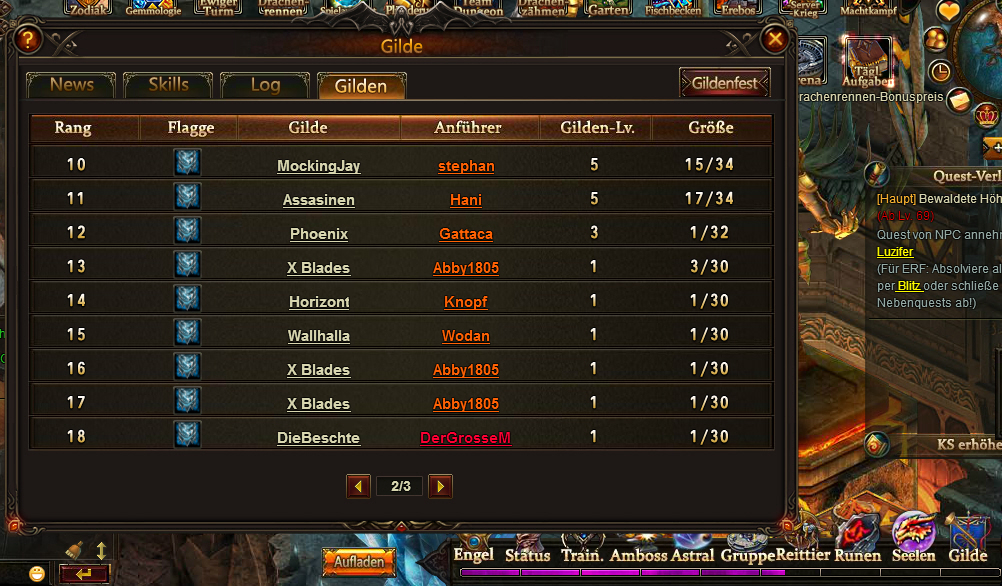Close the Gilde window
The height and width of the screenshot is (586, 1002).
[775, 39]
